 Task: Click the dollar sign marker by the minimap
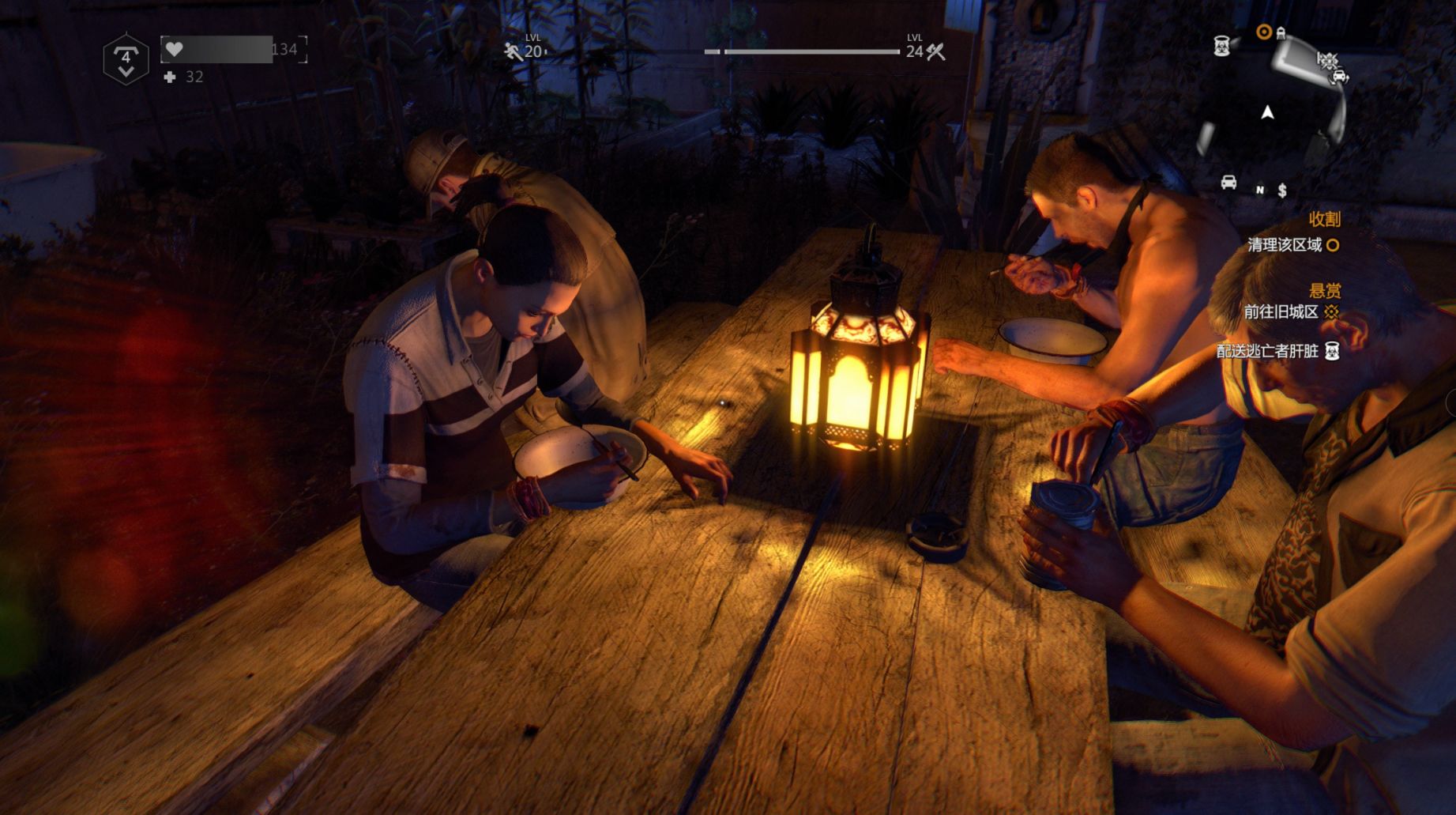tap(1282, 191)
